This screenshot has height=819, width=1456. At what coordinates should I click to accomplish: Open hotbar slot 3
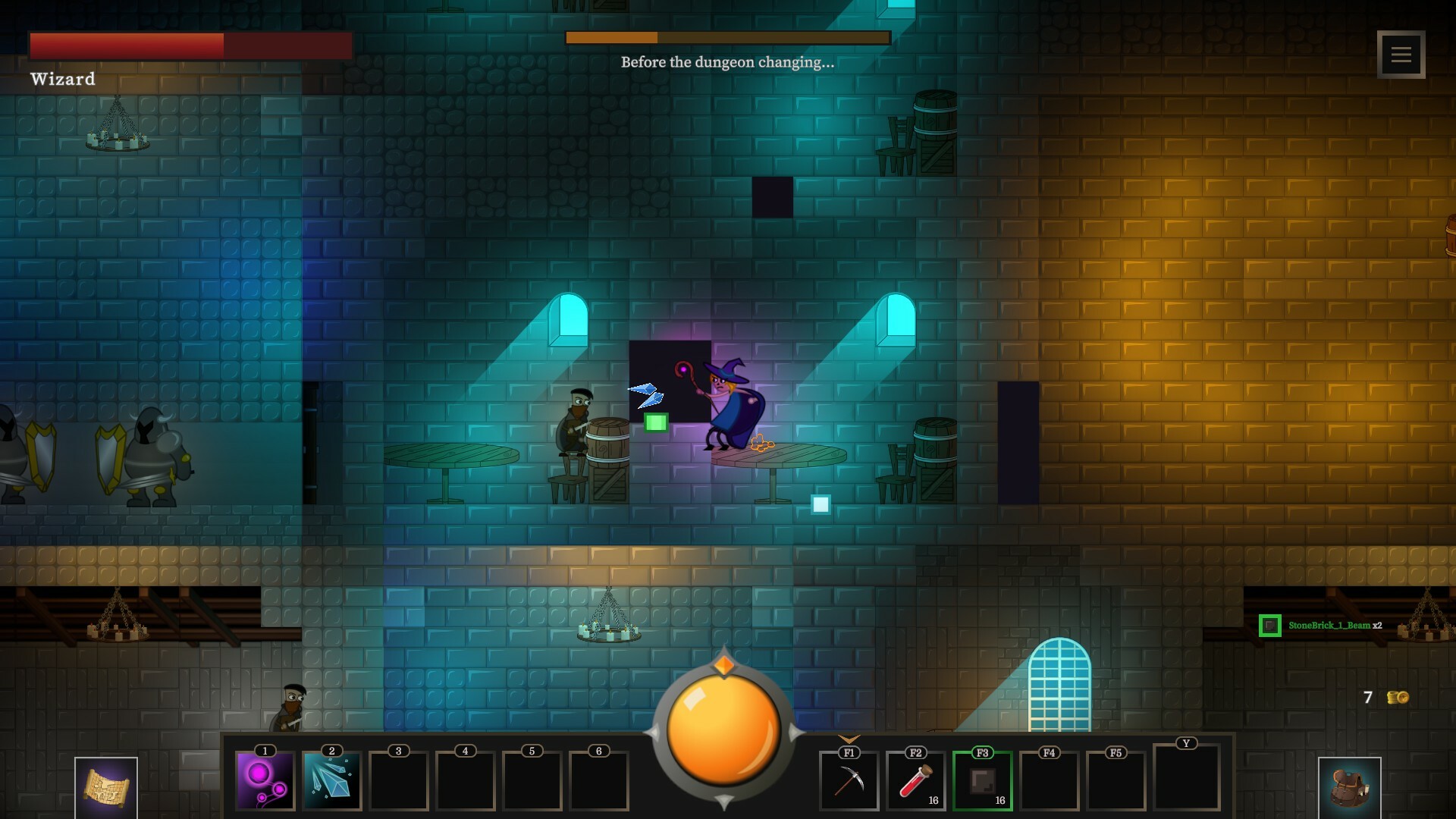[397, 781]
